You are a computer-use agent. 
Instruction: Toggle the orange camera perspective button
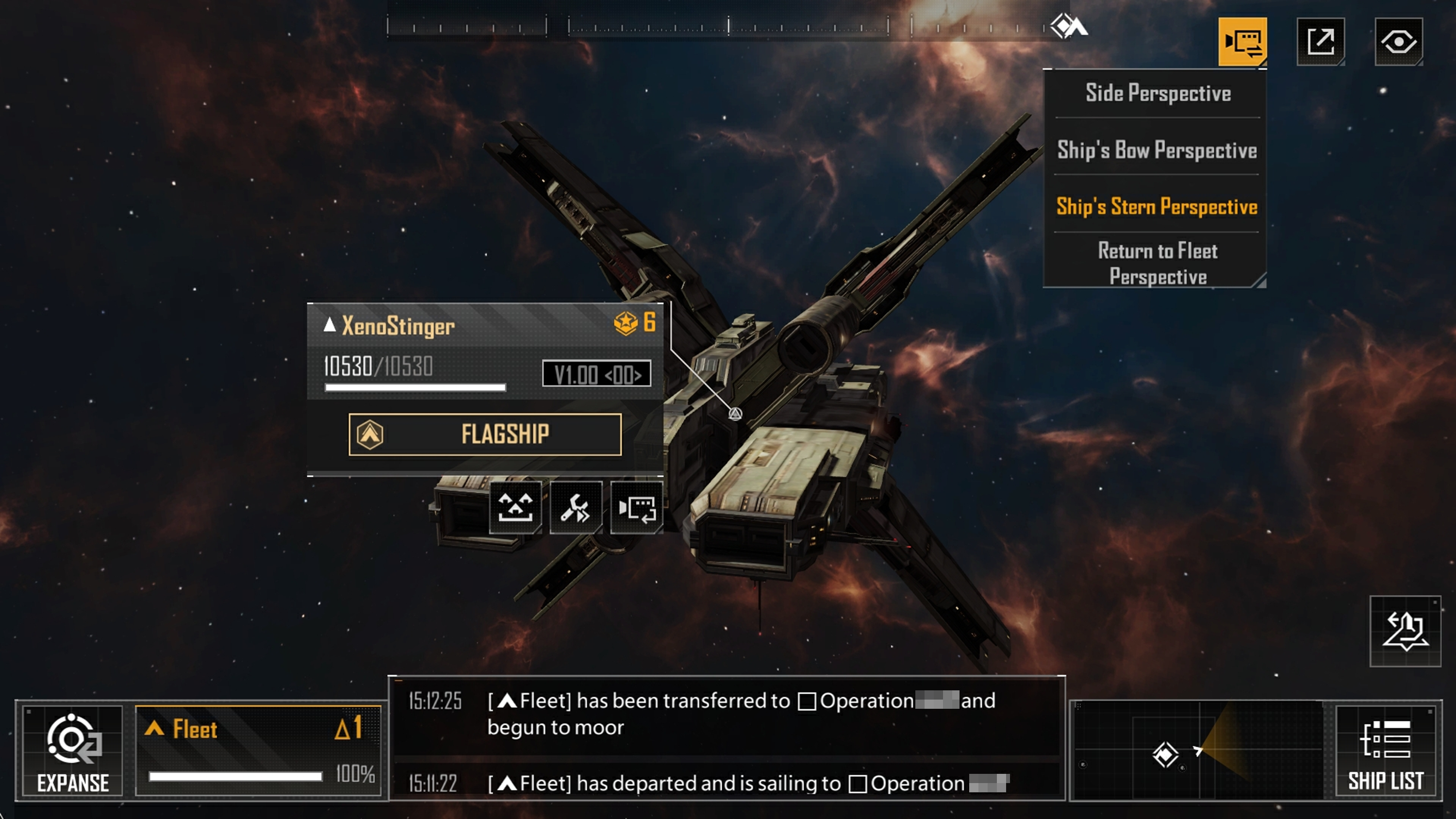click(1242, 42)
